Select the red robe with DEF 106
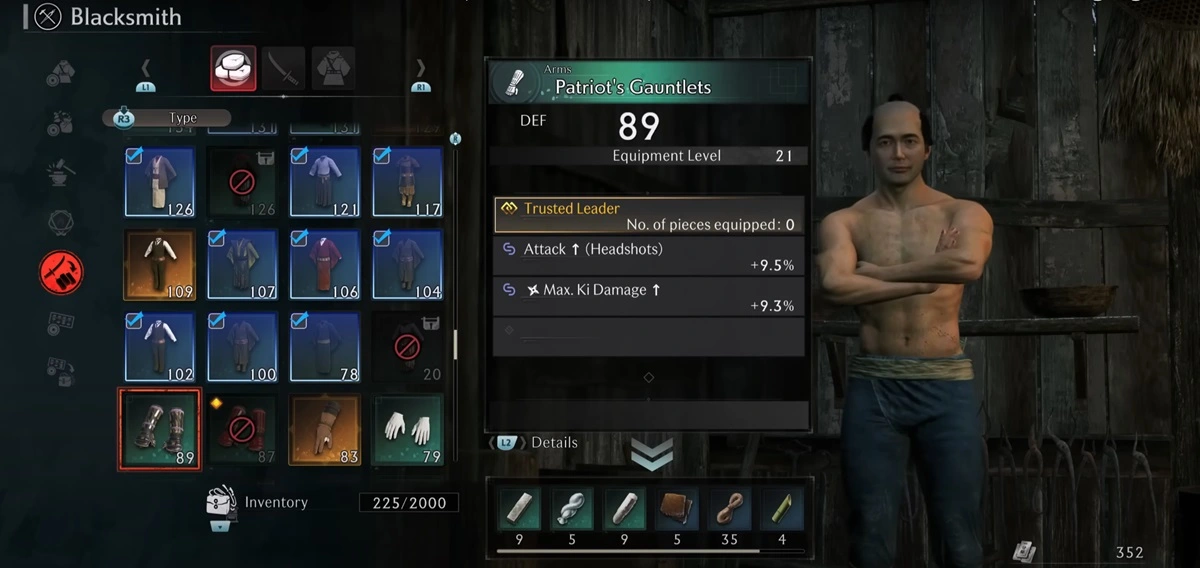The image size is (1200, 568). [324, 264]
